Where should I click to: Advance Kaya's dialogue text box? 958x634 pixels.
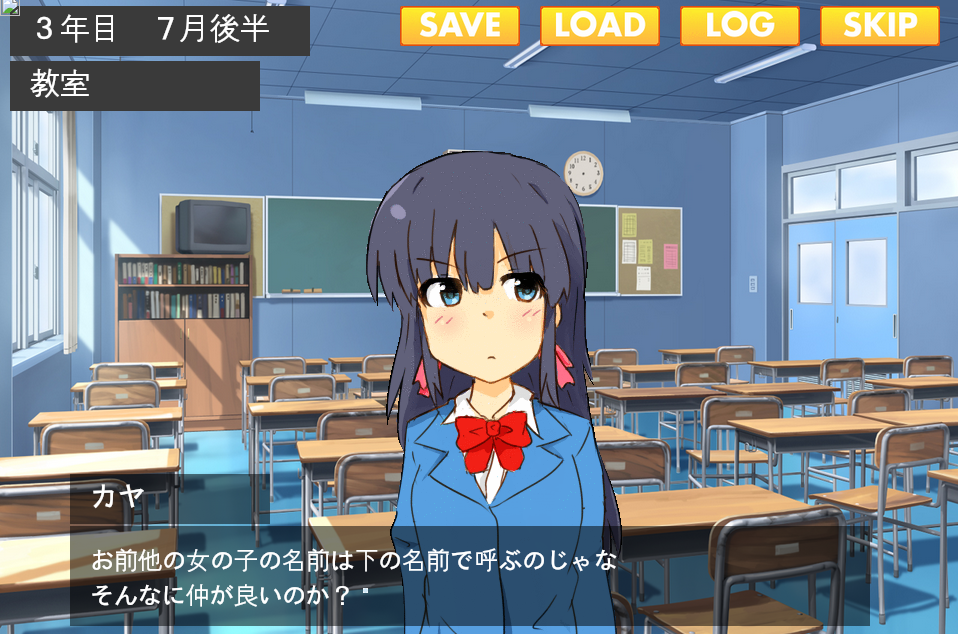pos(470,576)
